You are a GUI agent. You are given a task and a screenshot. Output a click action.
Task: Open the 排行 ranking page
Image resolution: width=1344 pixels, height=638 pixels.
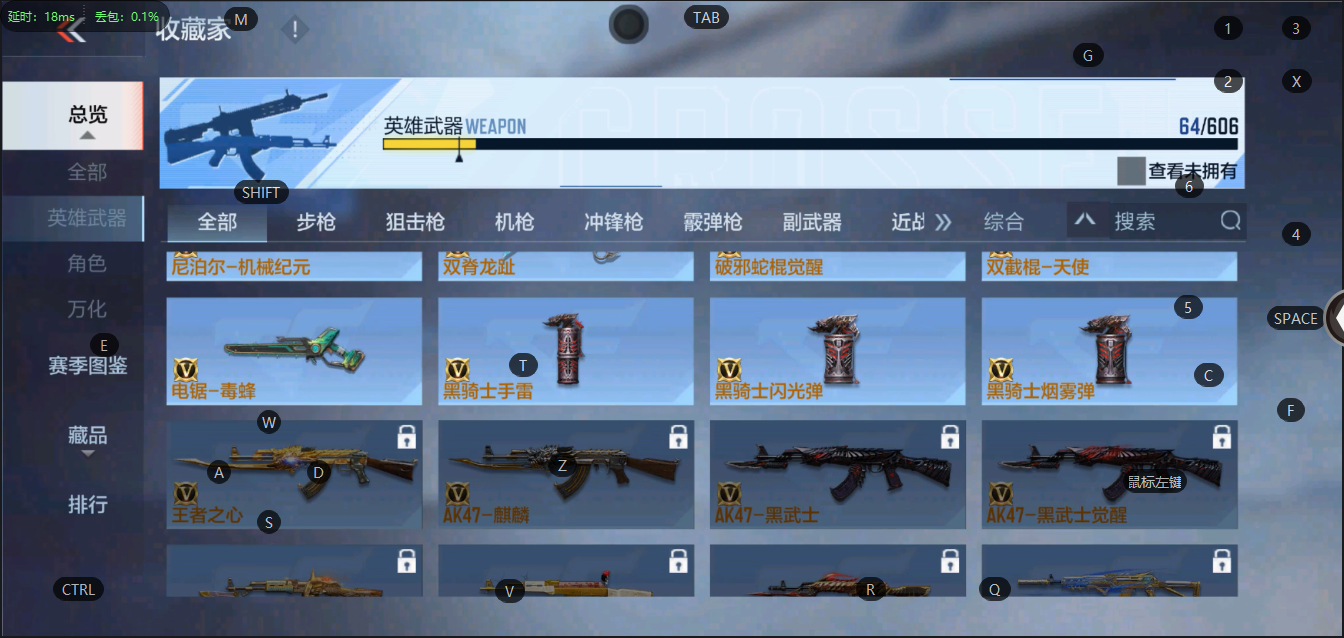click(x=87, y=504)
